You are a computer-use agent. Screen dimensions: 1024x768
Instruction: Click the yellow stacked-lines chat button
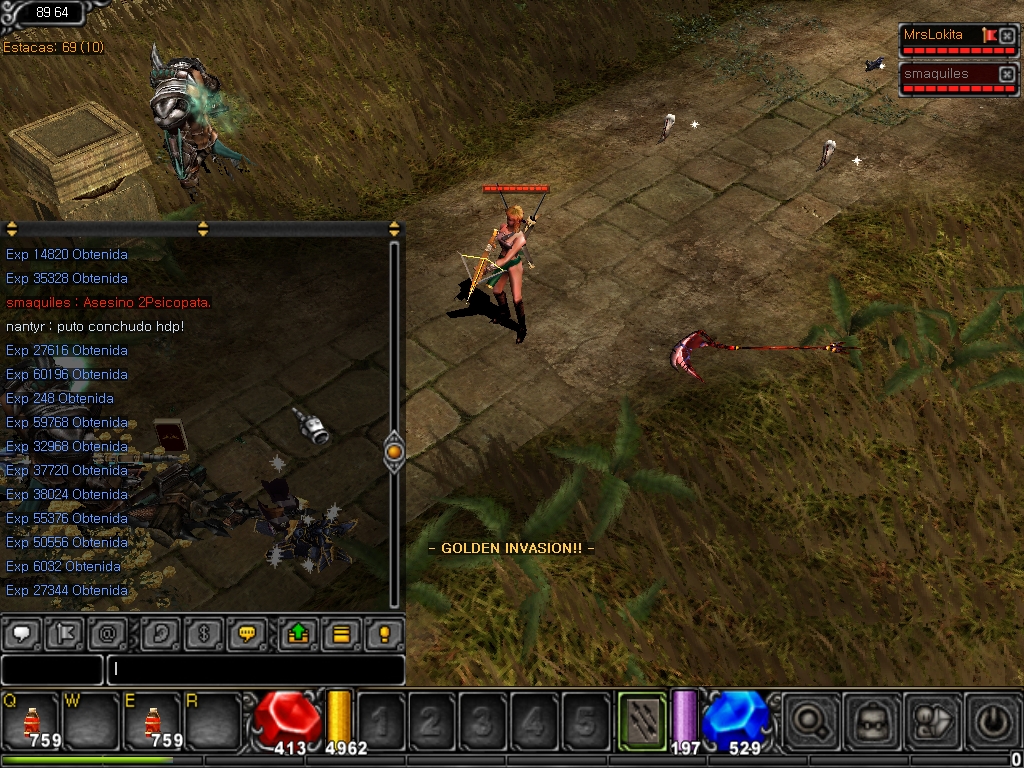(x=341, y=634)
